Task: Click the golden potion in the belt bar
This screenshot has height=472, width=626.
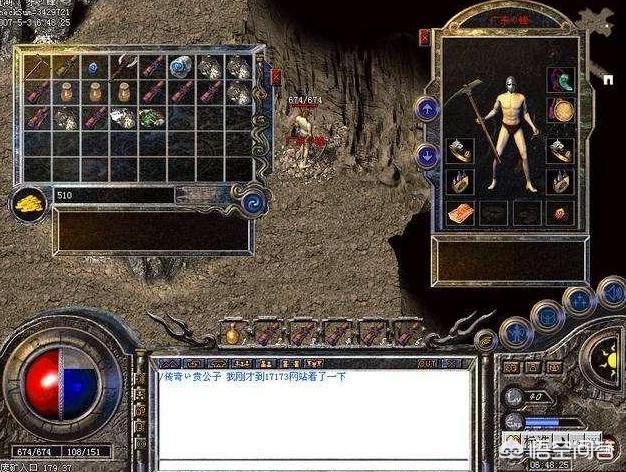Action: (231, 332)
